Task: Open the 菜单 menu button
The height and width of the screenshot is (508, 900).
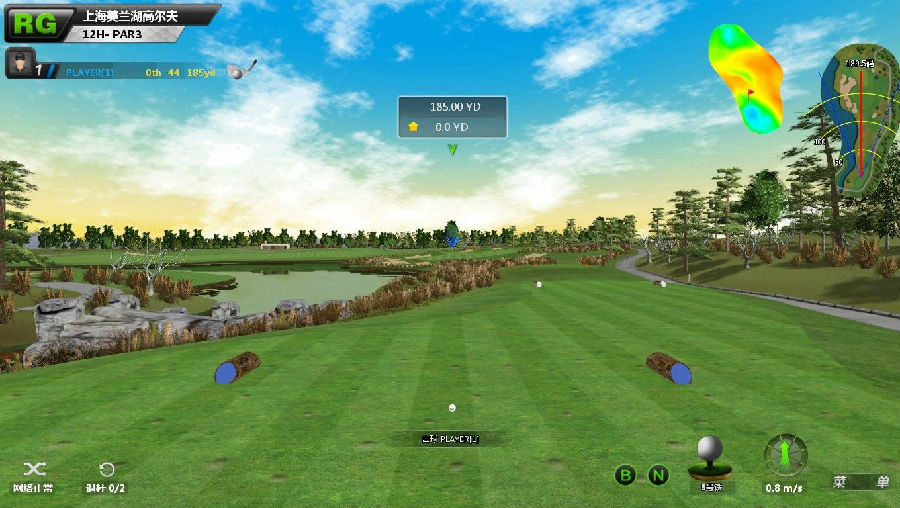Action: point(861,481)
